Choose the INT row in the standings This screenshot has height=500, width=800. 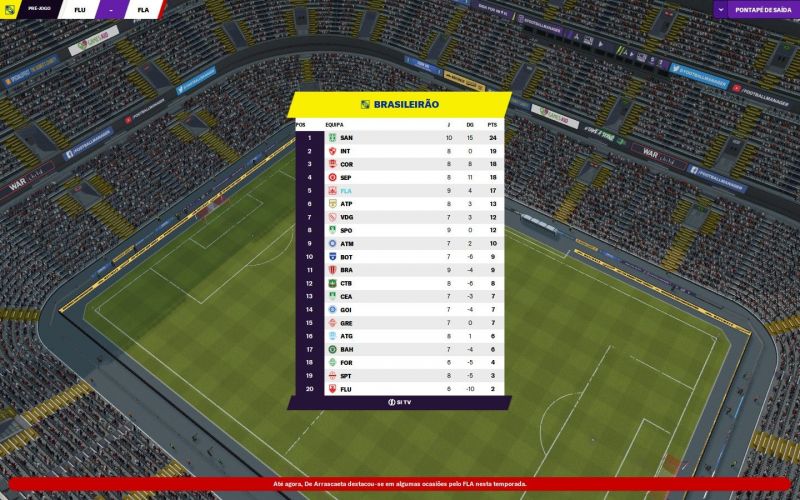click(400, 151)
